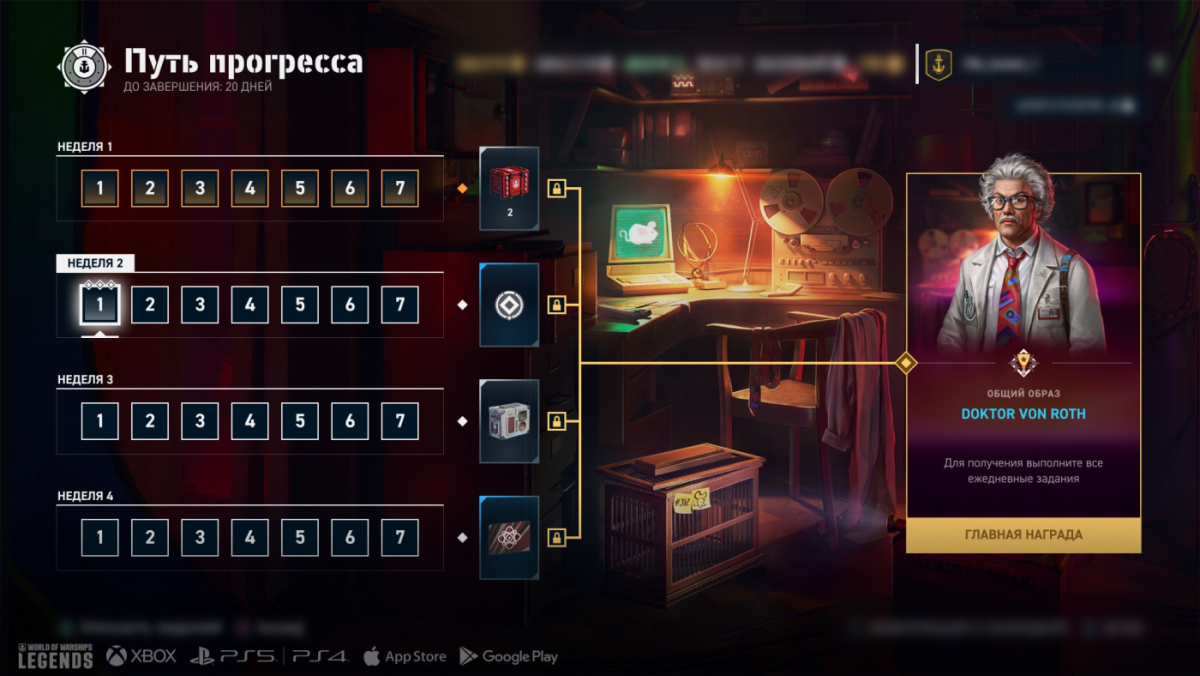Select day 1 of Неделя 3
The width and height of the screenshot is (1200, 676).
point(100,421)
